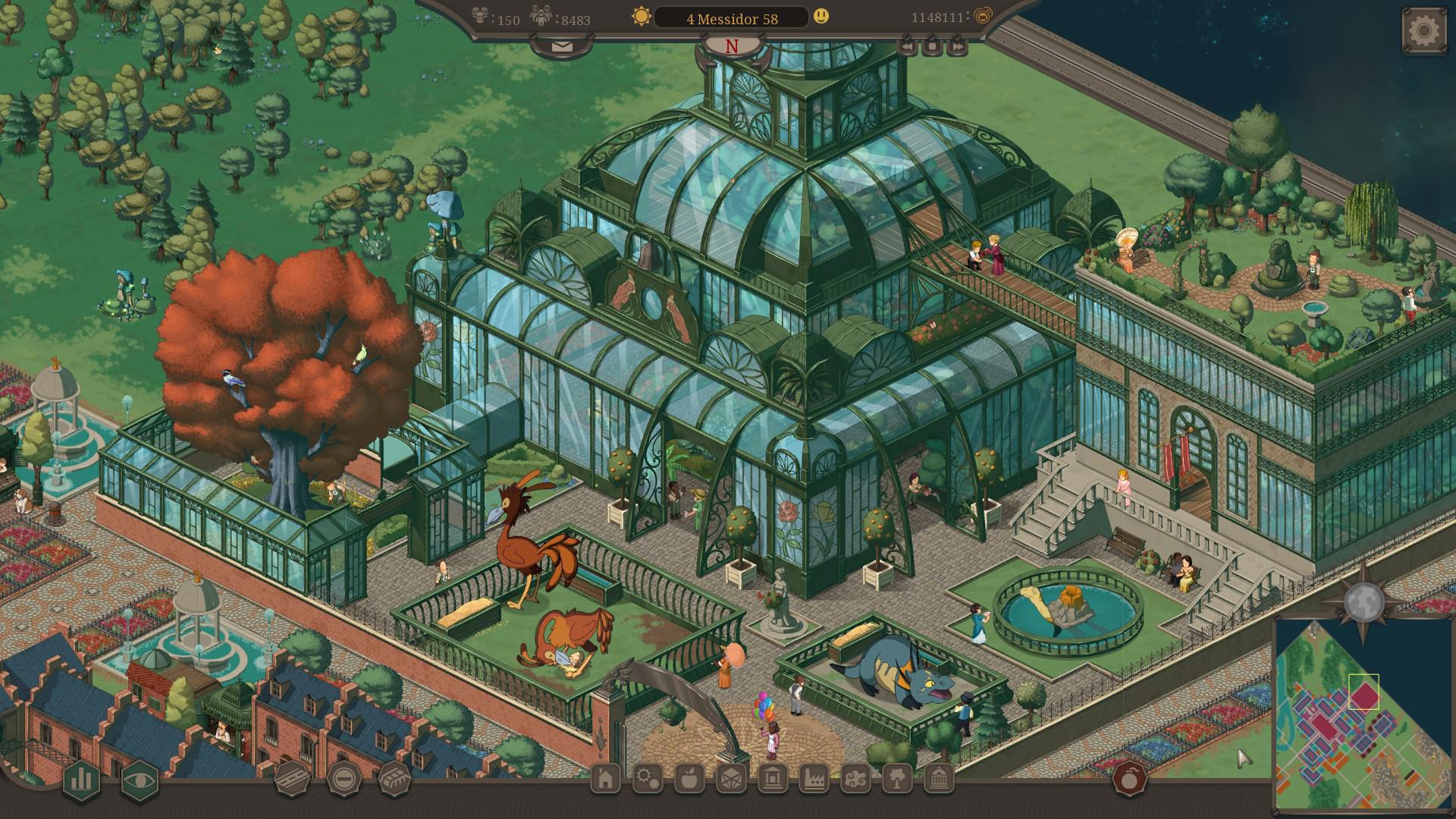This screenshot has height=819, width=1456.
Task: Select the third octagonal block-building tool
Action: [x=394, y=778]
